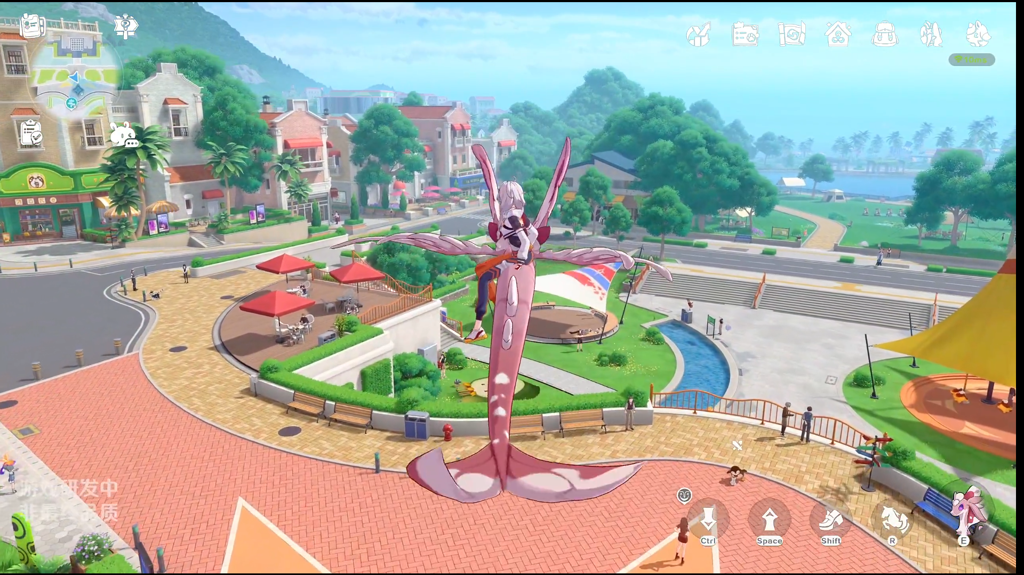
Task: Click the question mark signpost guide icon
Action: [x=126, y=26]
